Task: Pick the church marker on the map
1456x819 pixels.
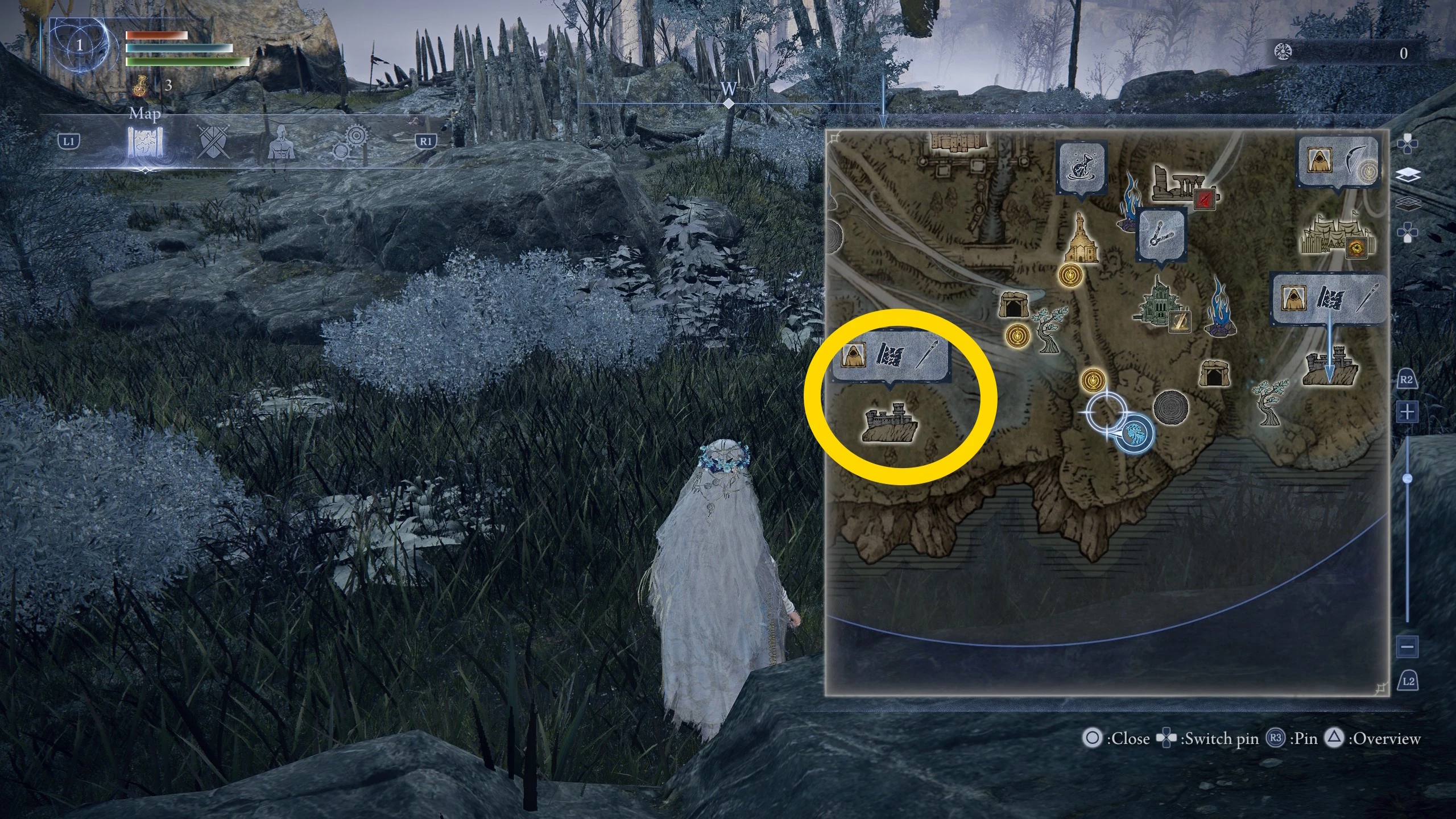Action: click(1079, 241)
